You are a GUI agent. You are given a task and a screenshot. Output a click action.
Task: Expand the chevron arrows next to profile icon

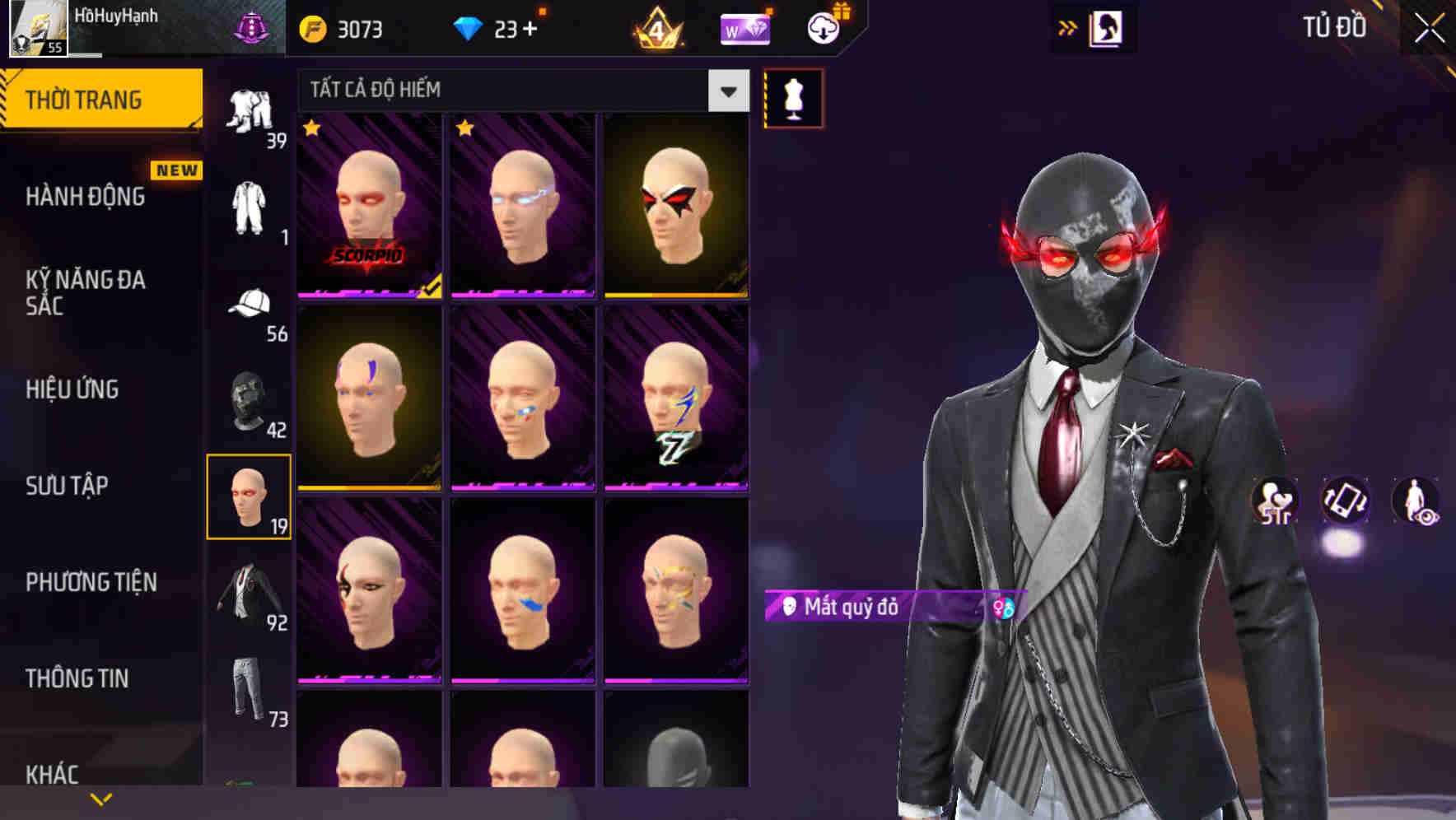1066,26
